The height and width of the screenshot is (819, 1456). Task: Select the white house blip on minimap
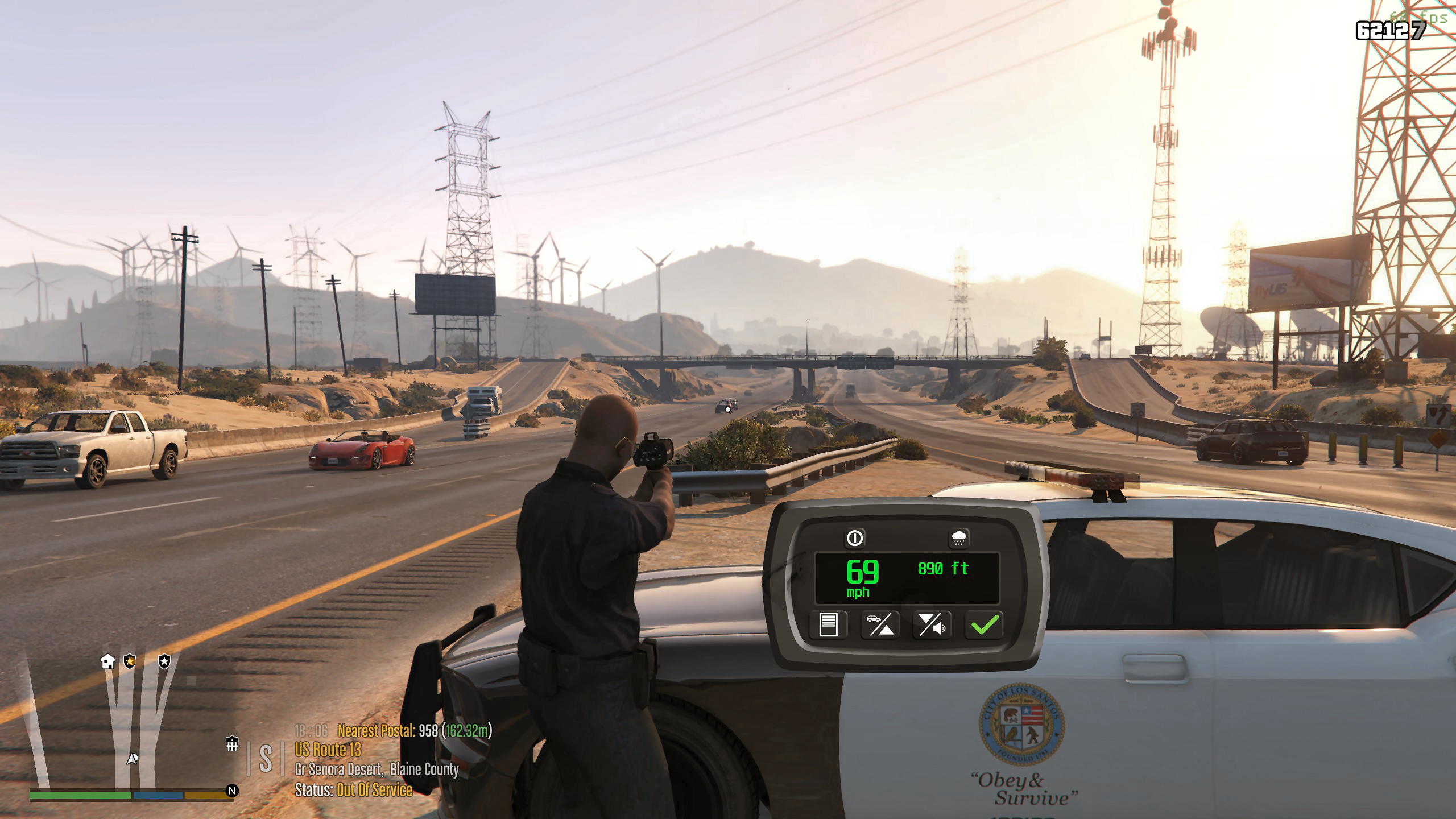[107, 661]
